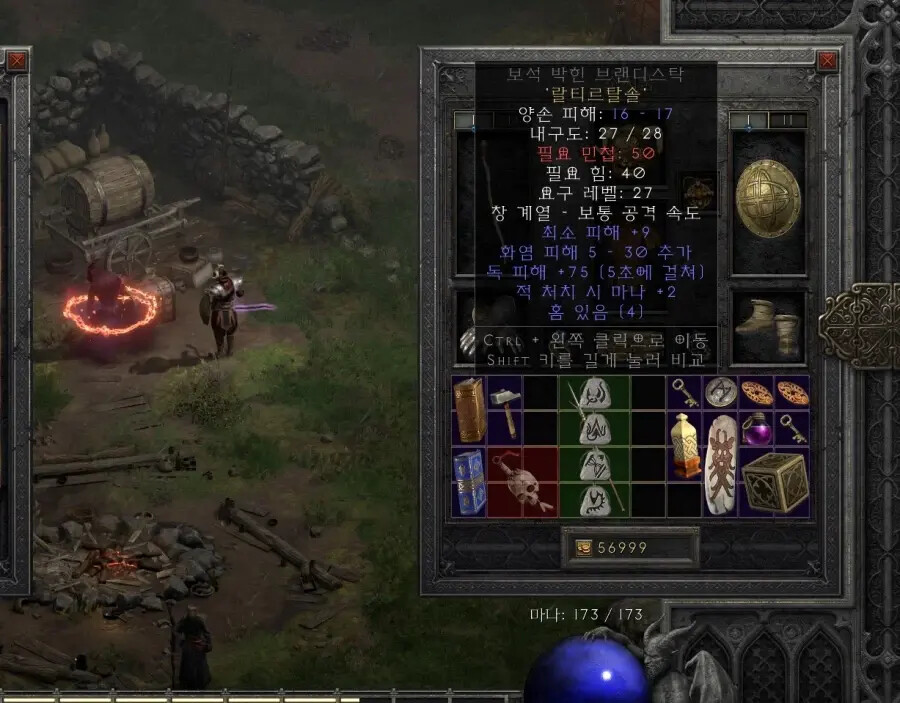
Task: Select the white bark scroll with red markings
Action: tap(719, 462)
